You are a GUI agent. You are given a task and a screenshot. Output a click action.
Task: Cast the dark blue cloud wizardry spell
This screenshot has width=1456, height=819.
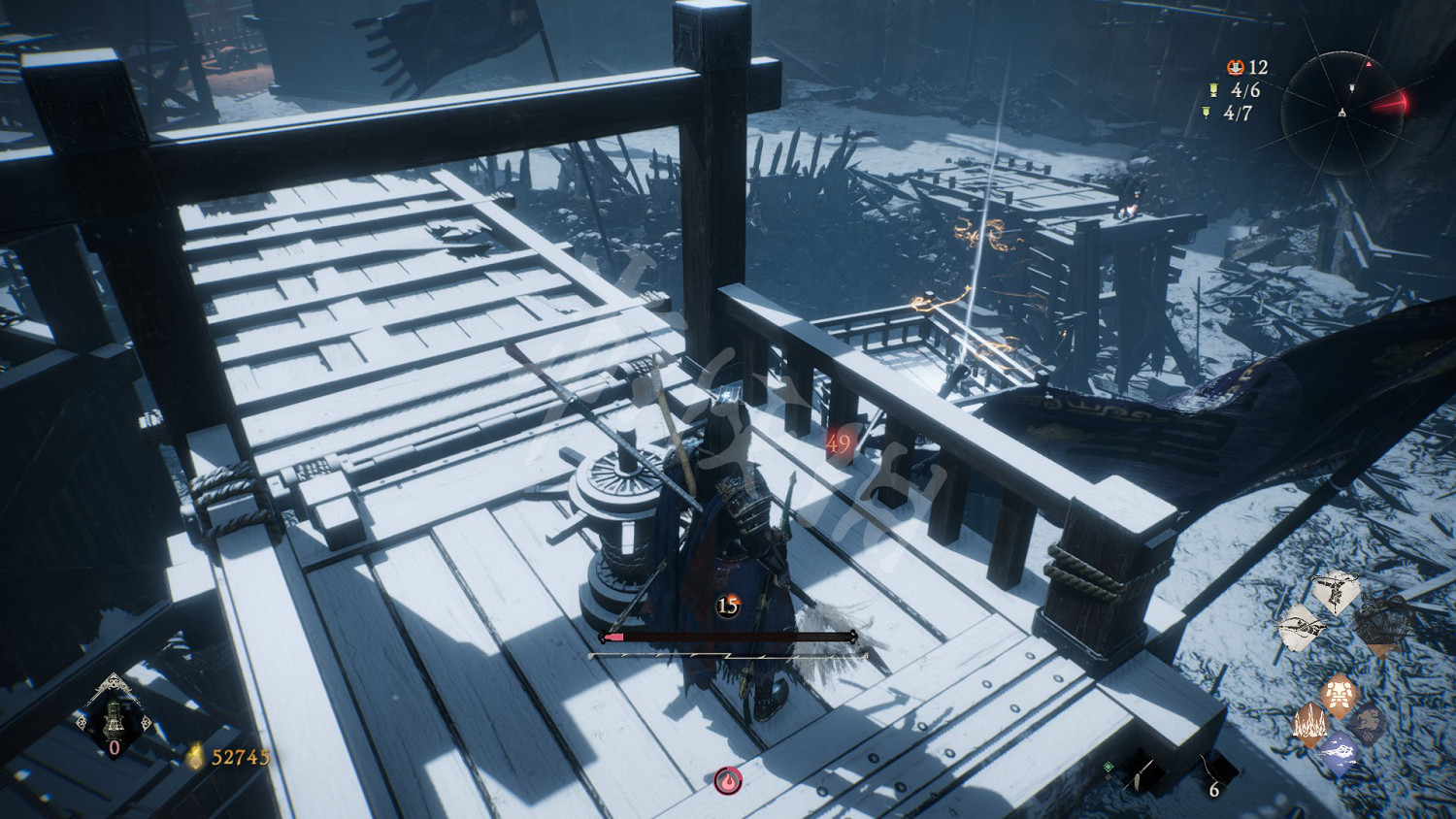click(x=1368, y=721)
